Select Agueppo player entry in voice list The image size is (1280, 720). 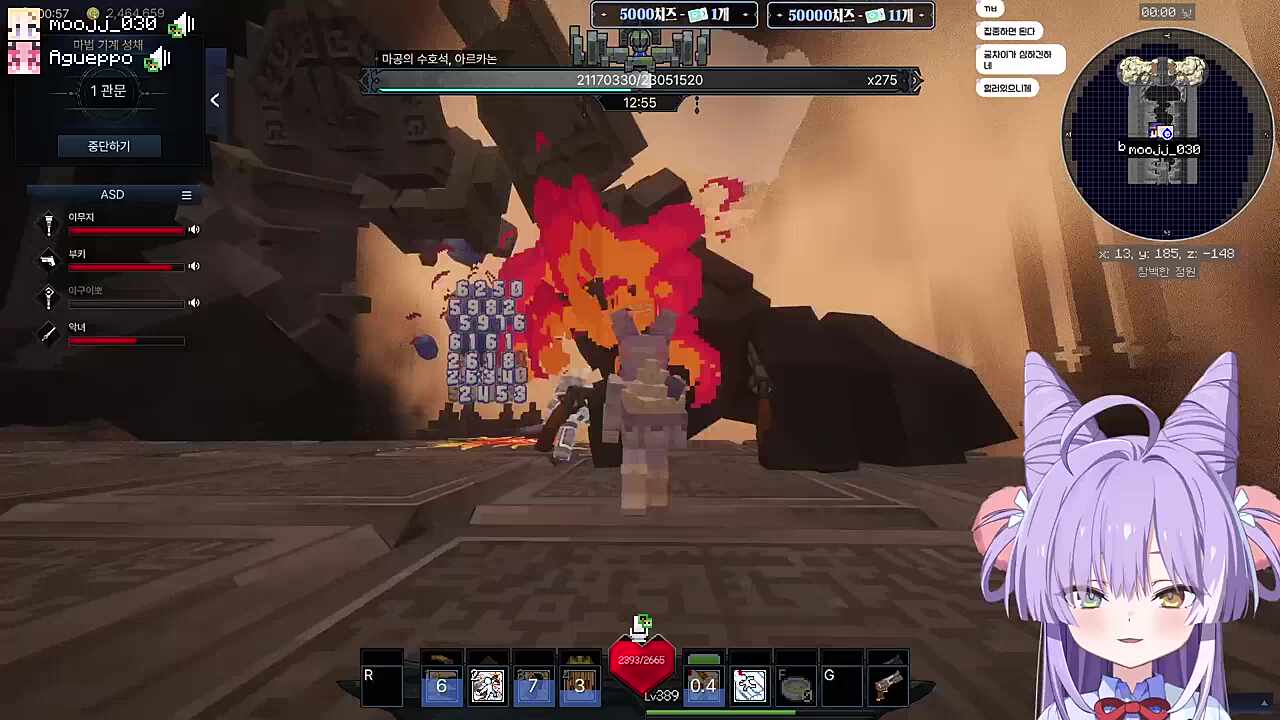90,59
